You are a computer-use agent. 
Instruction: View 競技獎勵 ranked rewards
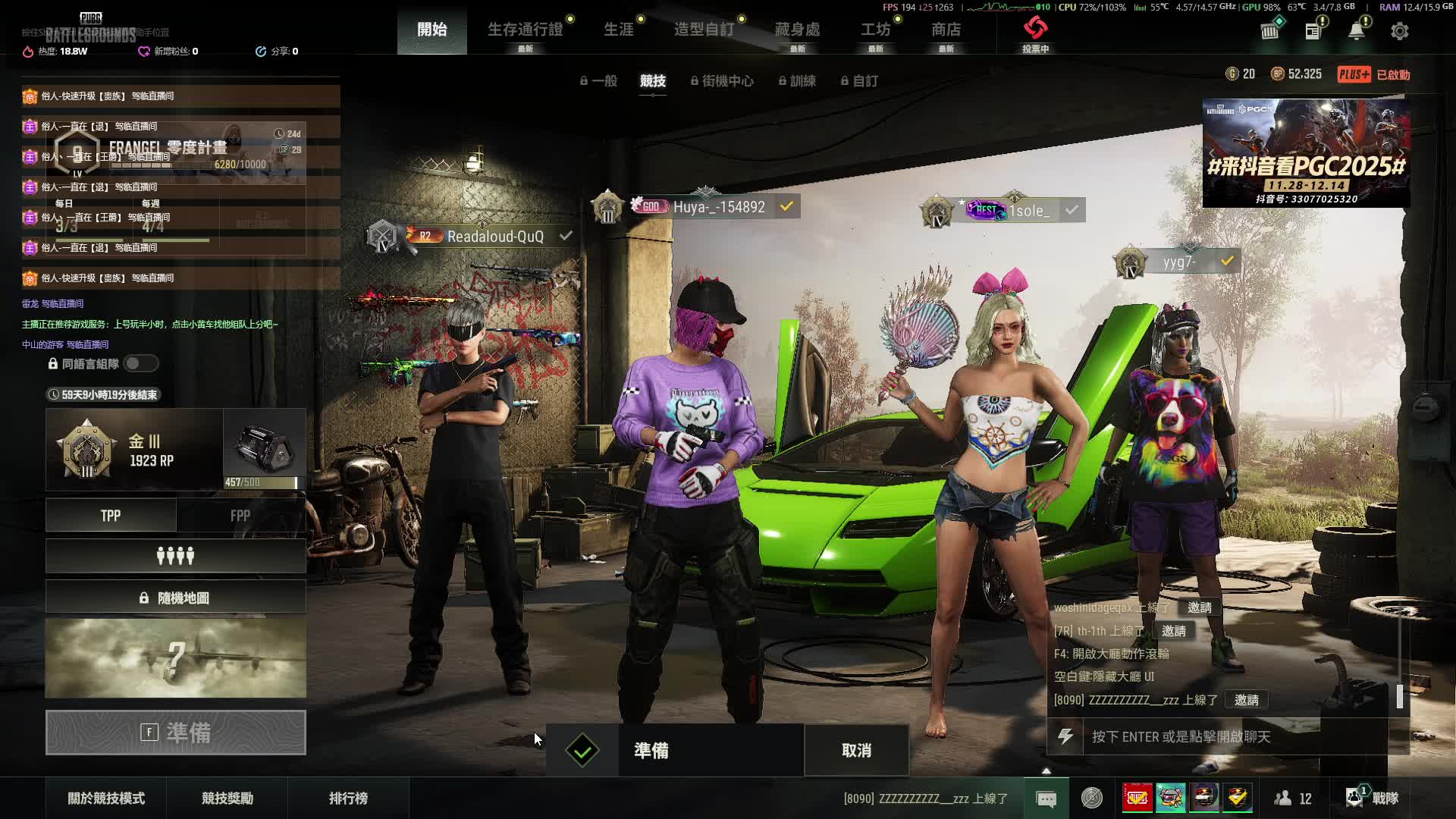tap(227, 799)
